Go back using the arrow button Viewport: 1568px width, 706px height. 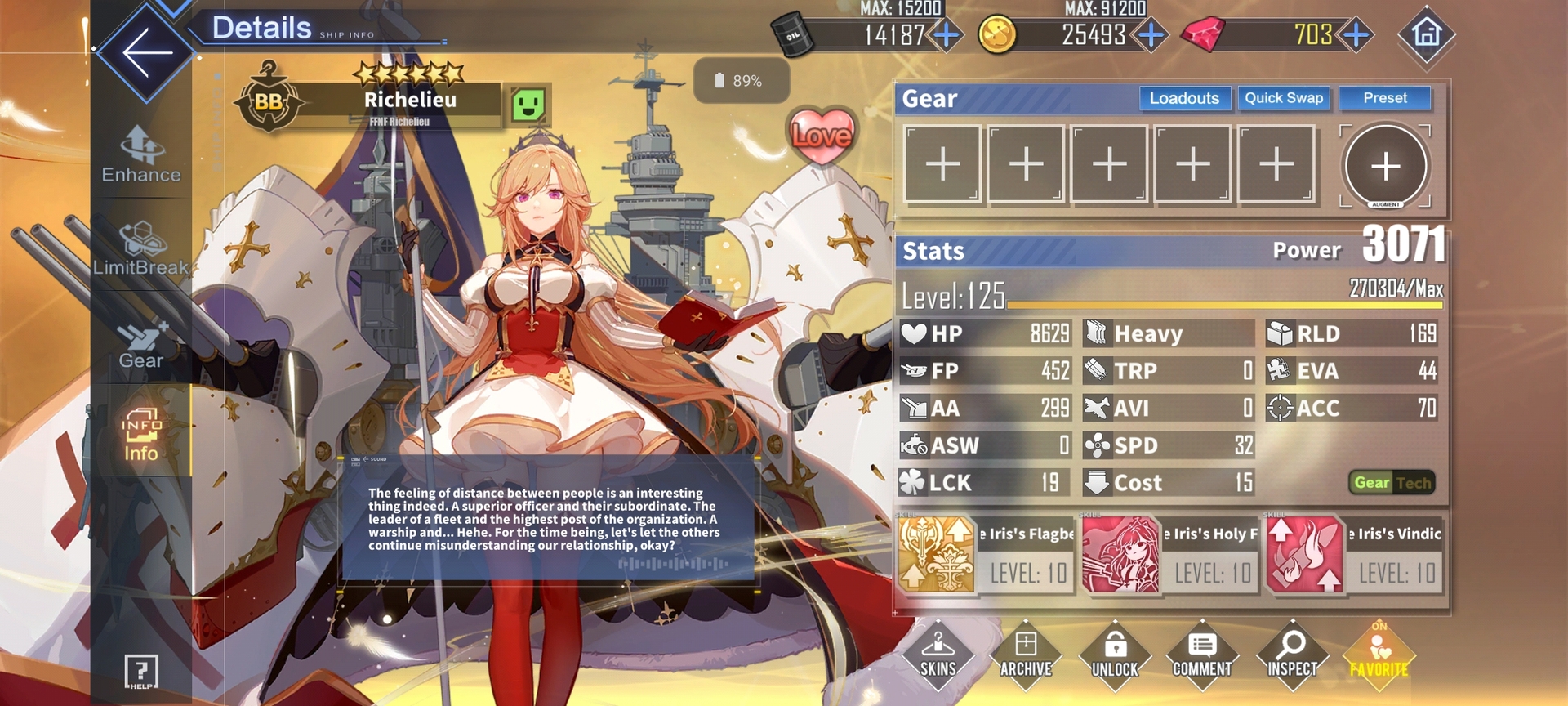[x=145, y=52]
